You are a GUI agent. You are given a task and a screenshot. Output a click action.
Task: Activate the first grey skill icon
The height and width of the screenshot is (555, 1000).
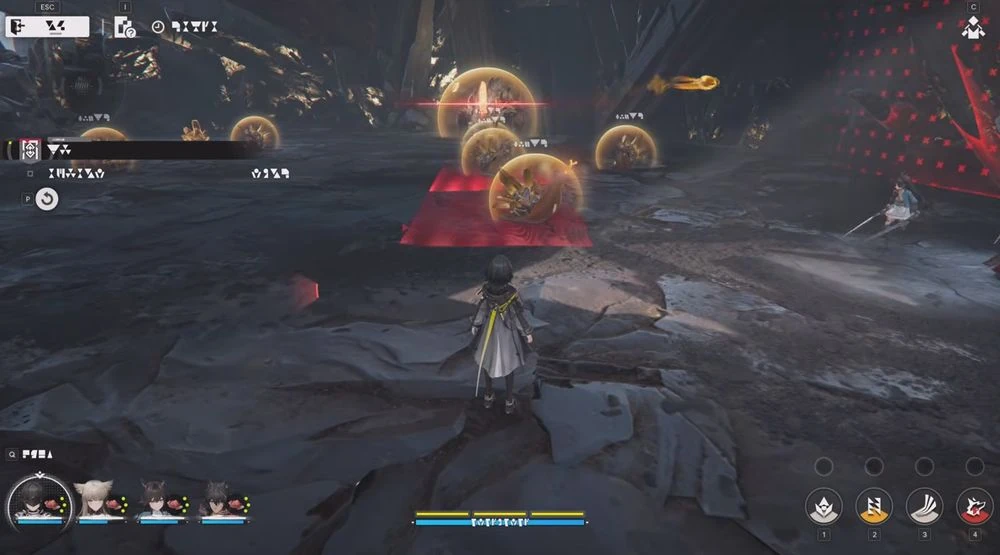823,506
